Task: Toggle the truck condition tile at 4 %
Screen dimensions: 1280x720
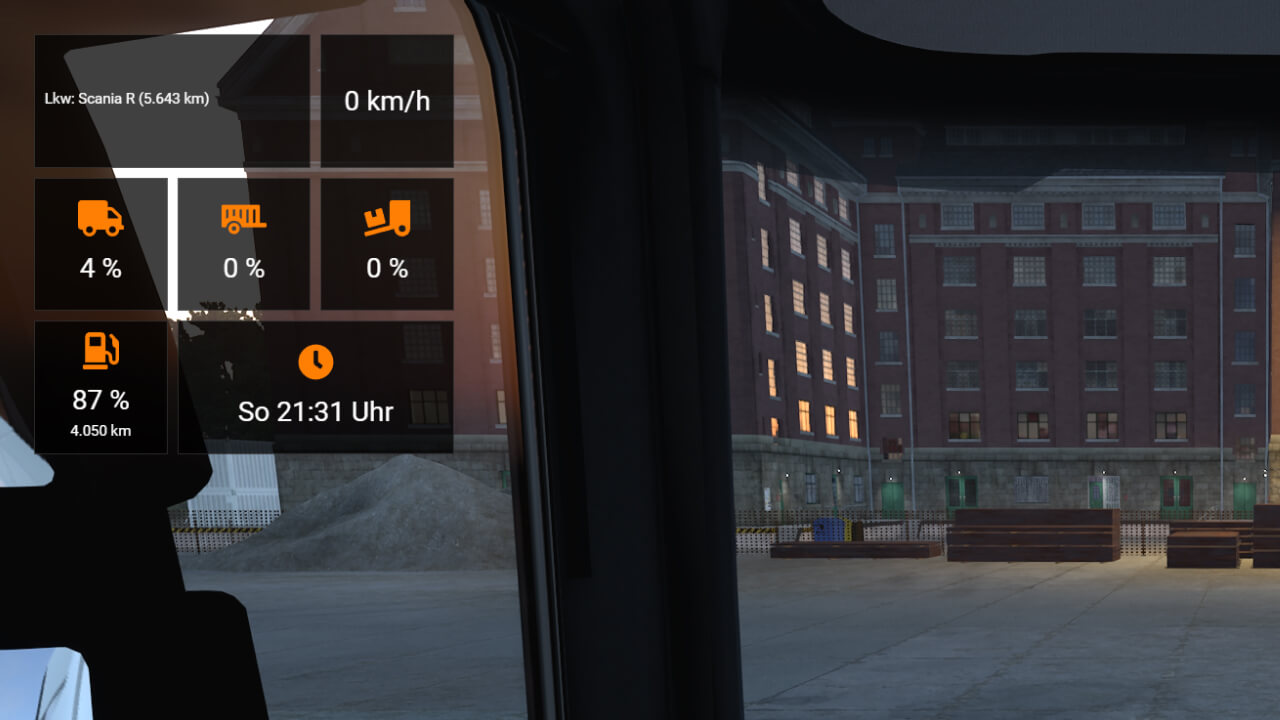Action: coord(100,243)
